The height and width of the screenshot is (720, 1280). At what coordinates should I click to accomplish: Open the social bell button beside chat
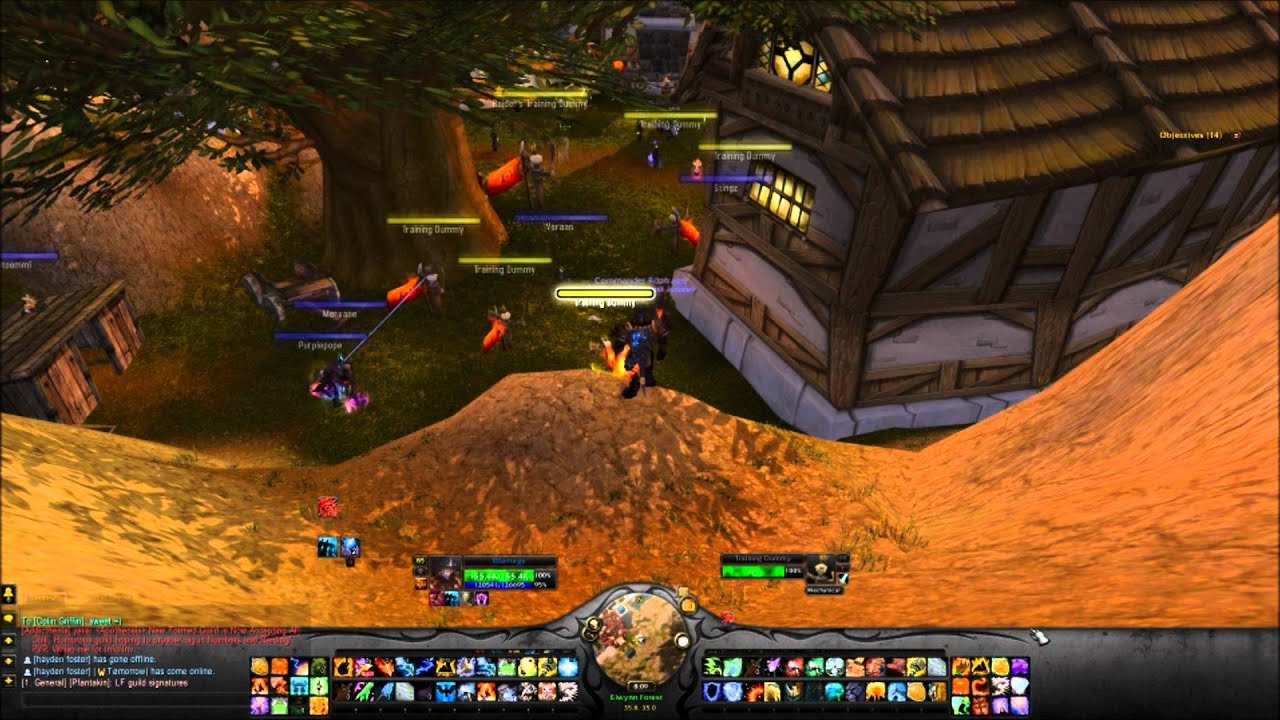[8, 594]
